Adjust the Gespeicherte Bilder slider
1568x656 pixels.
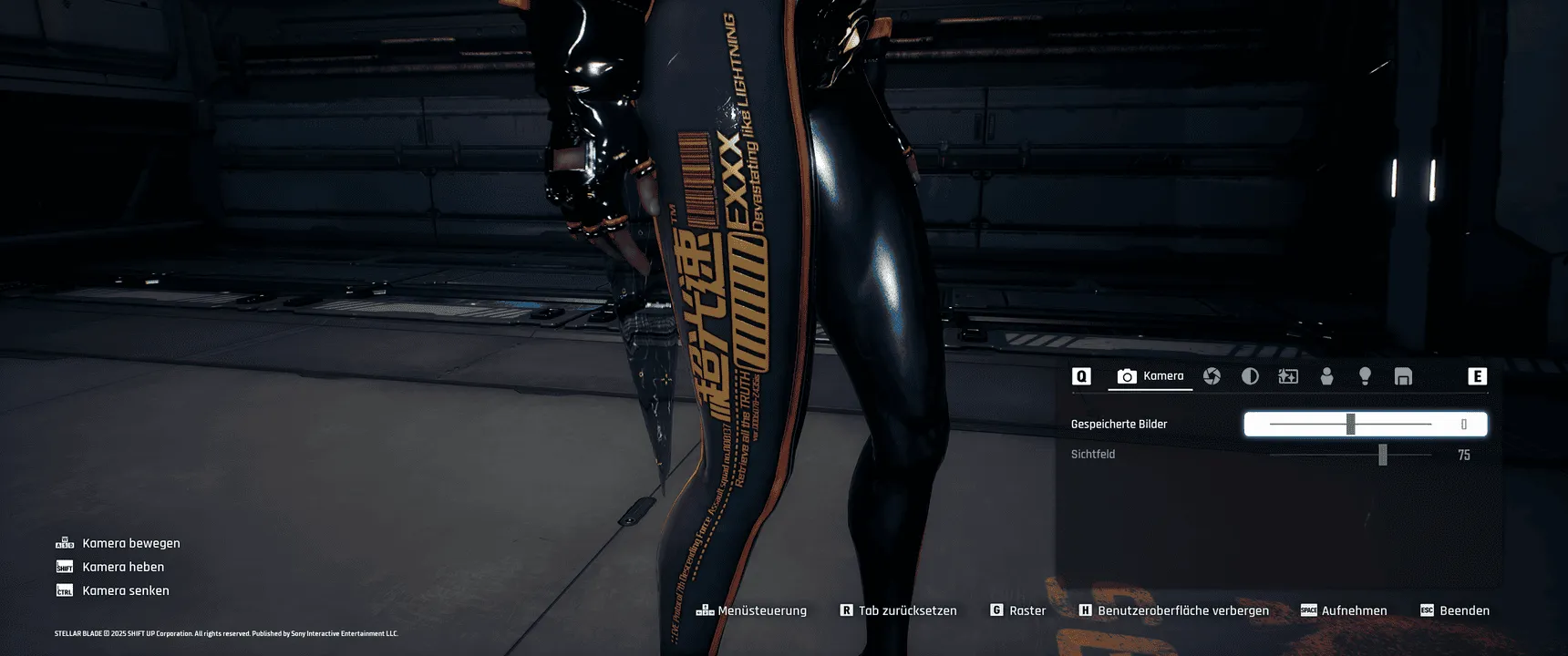pos(1350,425)
